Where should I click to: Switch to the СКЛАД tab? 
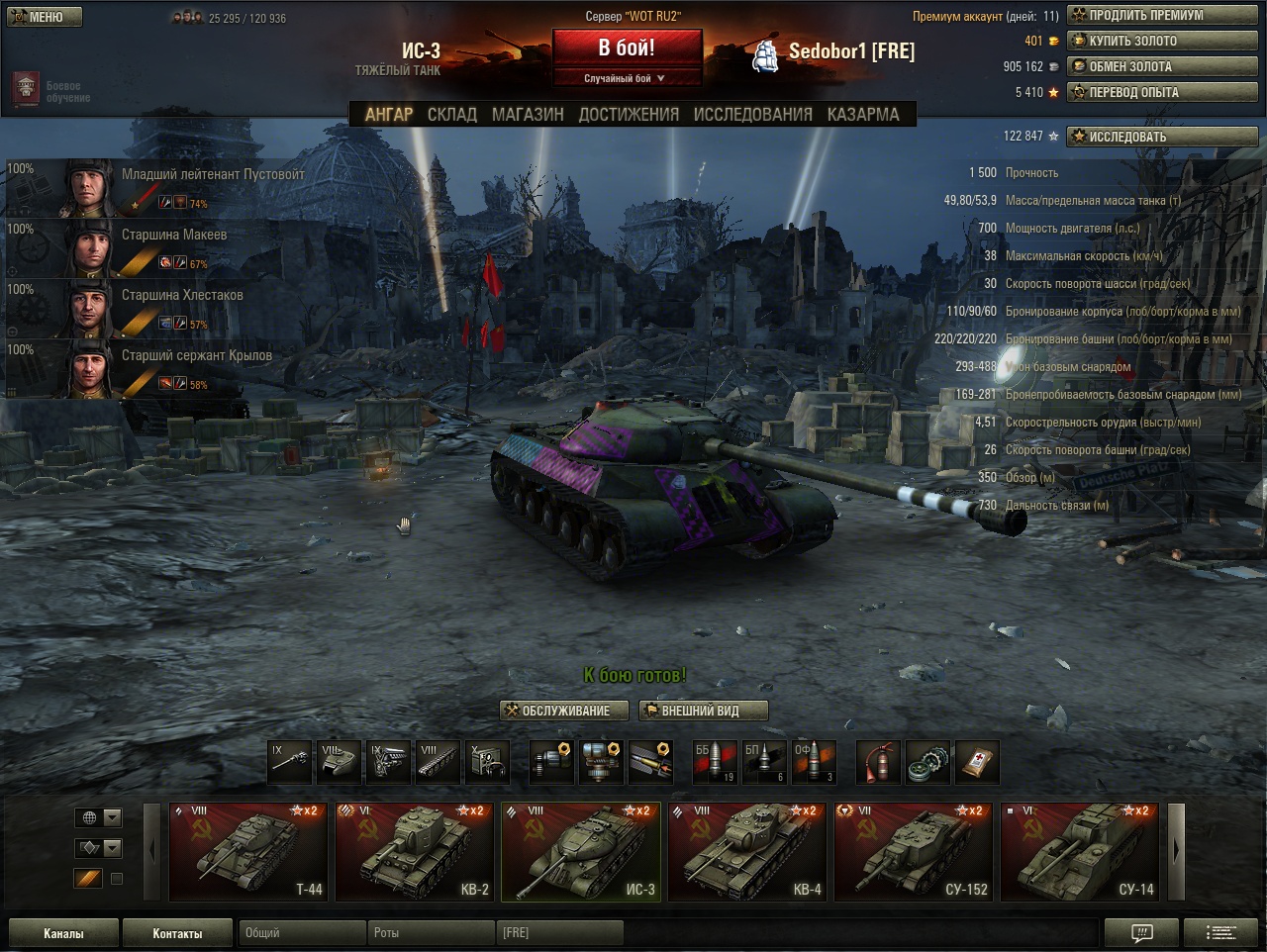click(452, 115)
